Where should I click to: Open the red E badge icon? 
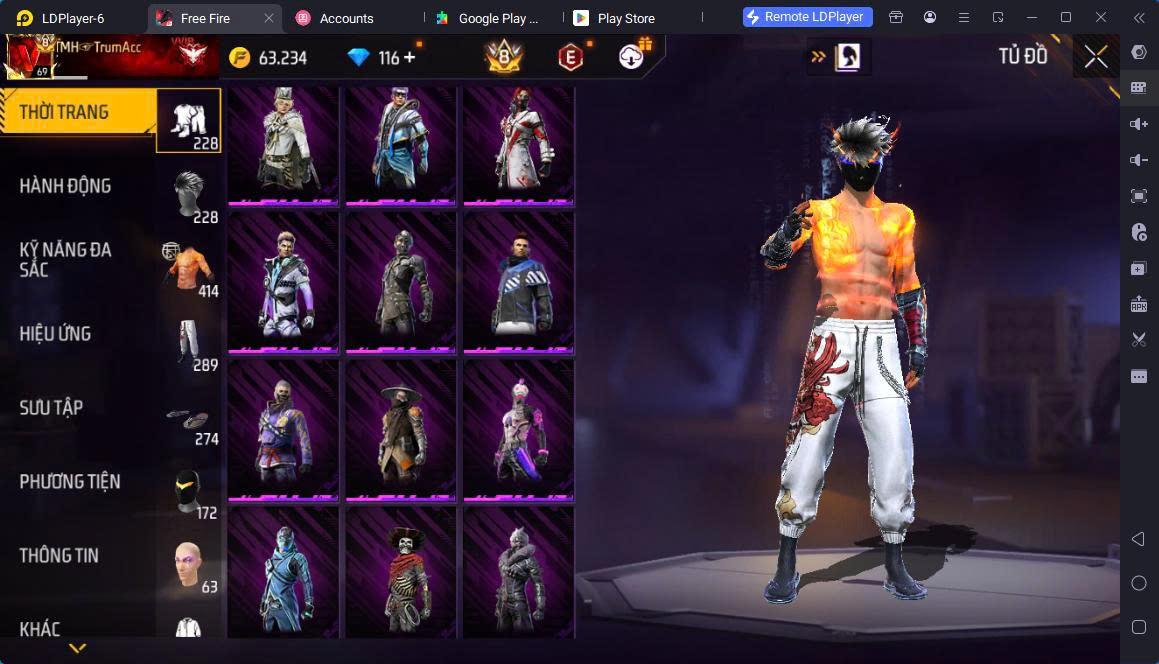570,58
